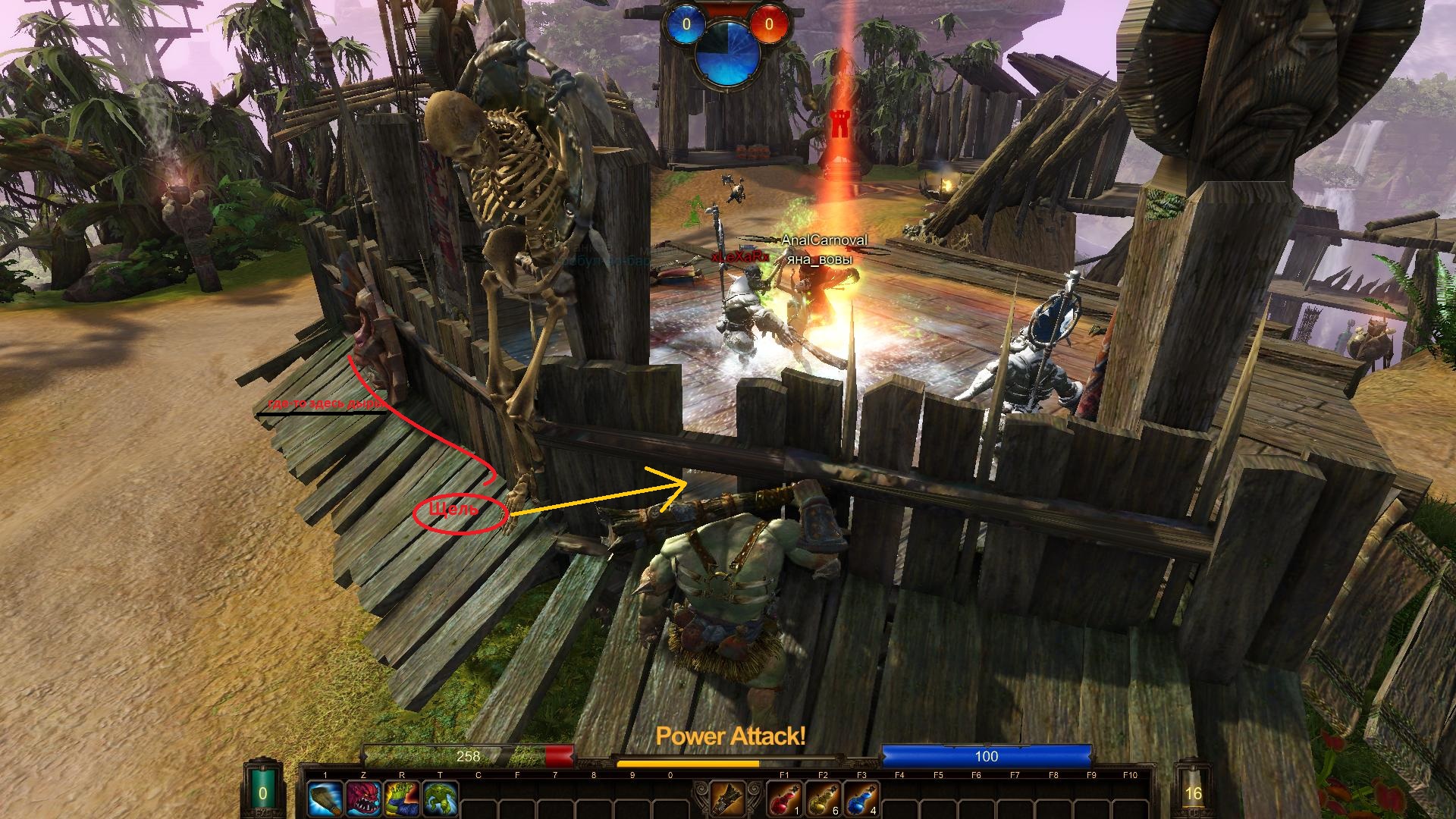The image size is (1456, 819).
Task: Trigger the green fist punch ability
Action: point(402,799)
